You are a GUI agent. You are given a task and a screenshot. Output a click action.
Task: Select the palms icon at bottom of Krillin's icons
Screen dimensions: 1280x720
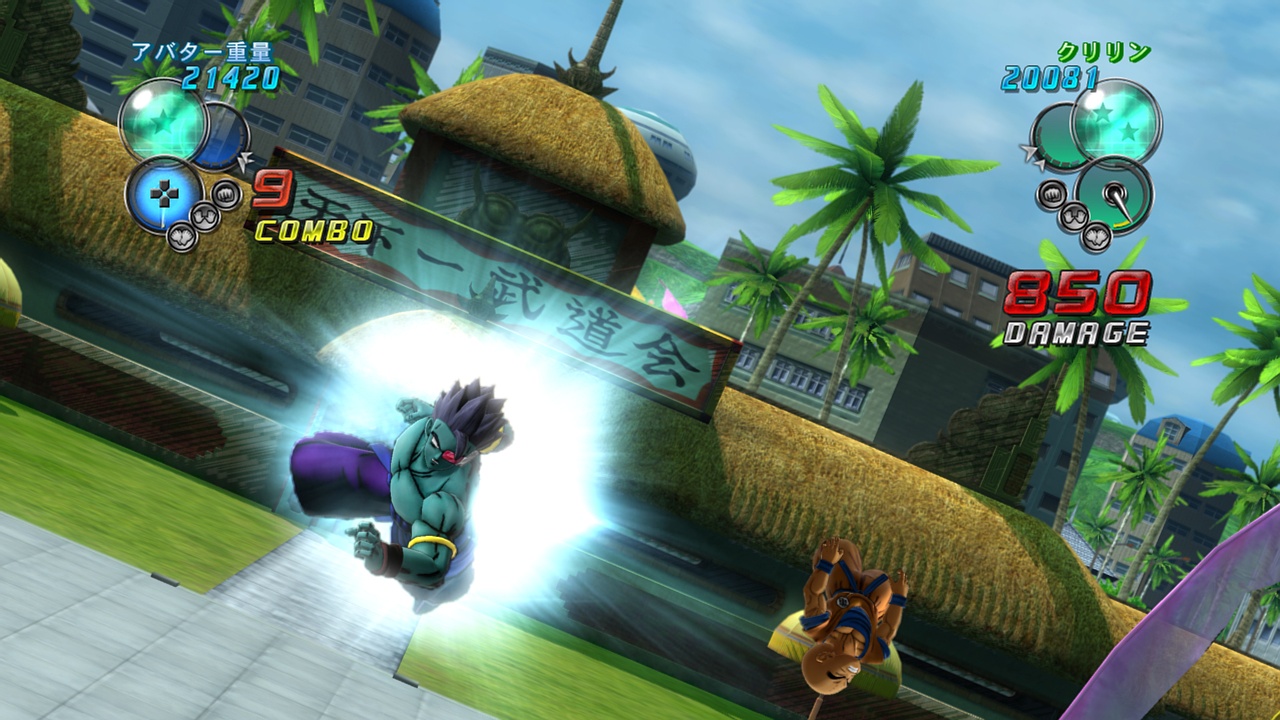click(x=1096, y=237)
